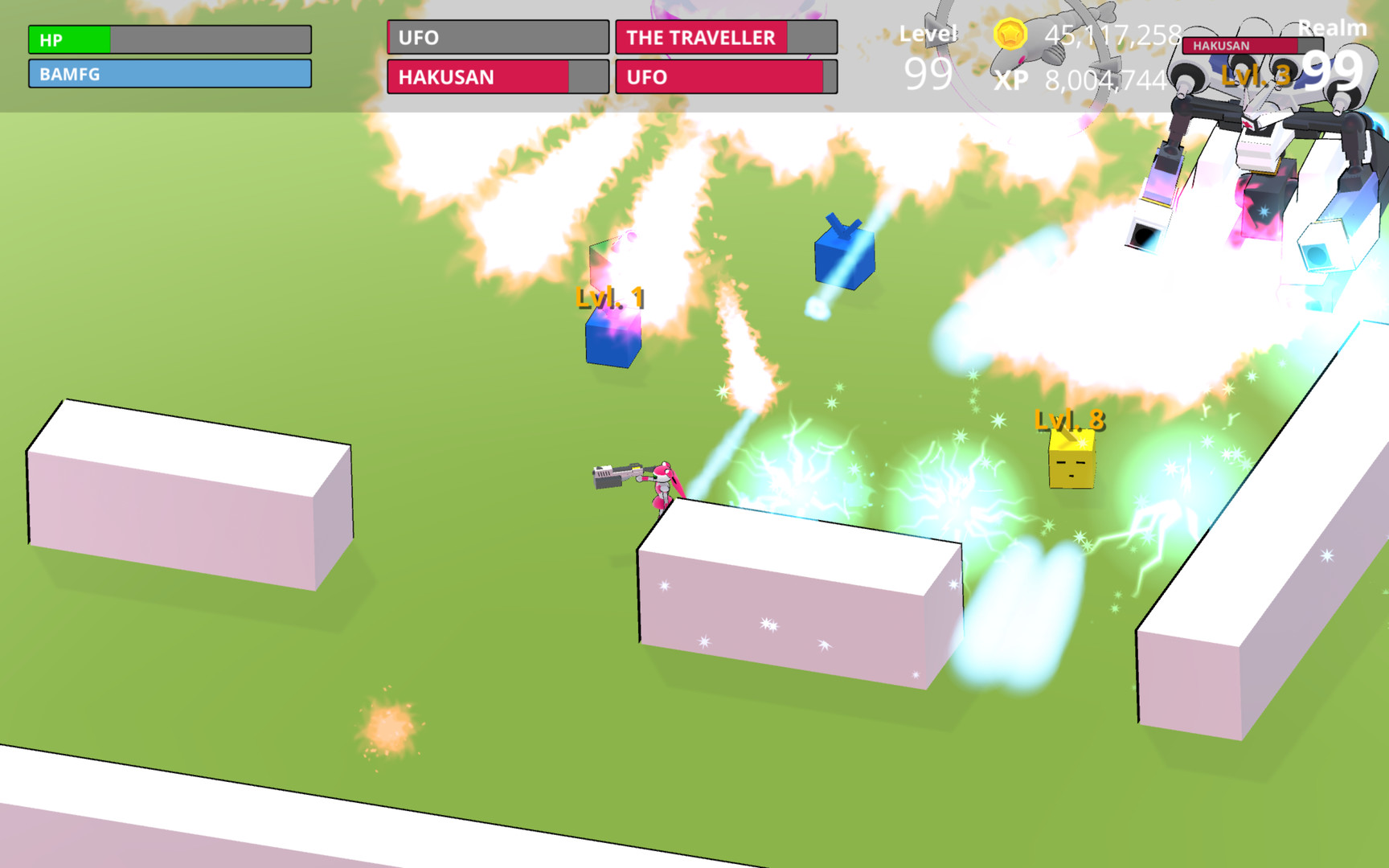
Task: Select the pink robot player character
Action: coord(661,482)
